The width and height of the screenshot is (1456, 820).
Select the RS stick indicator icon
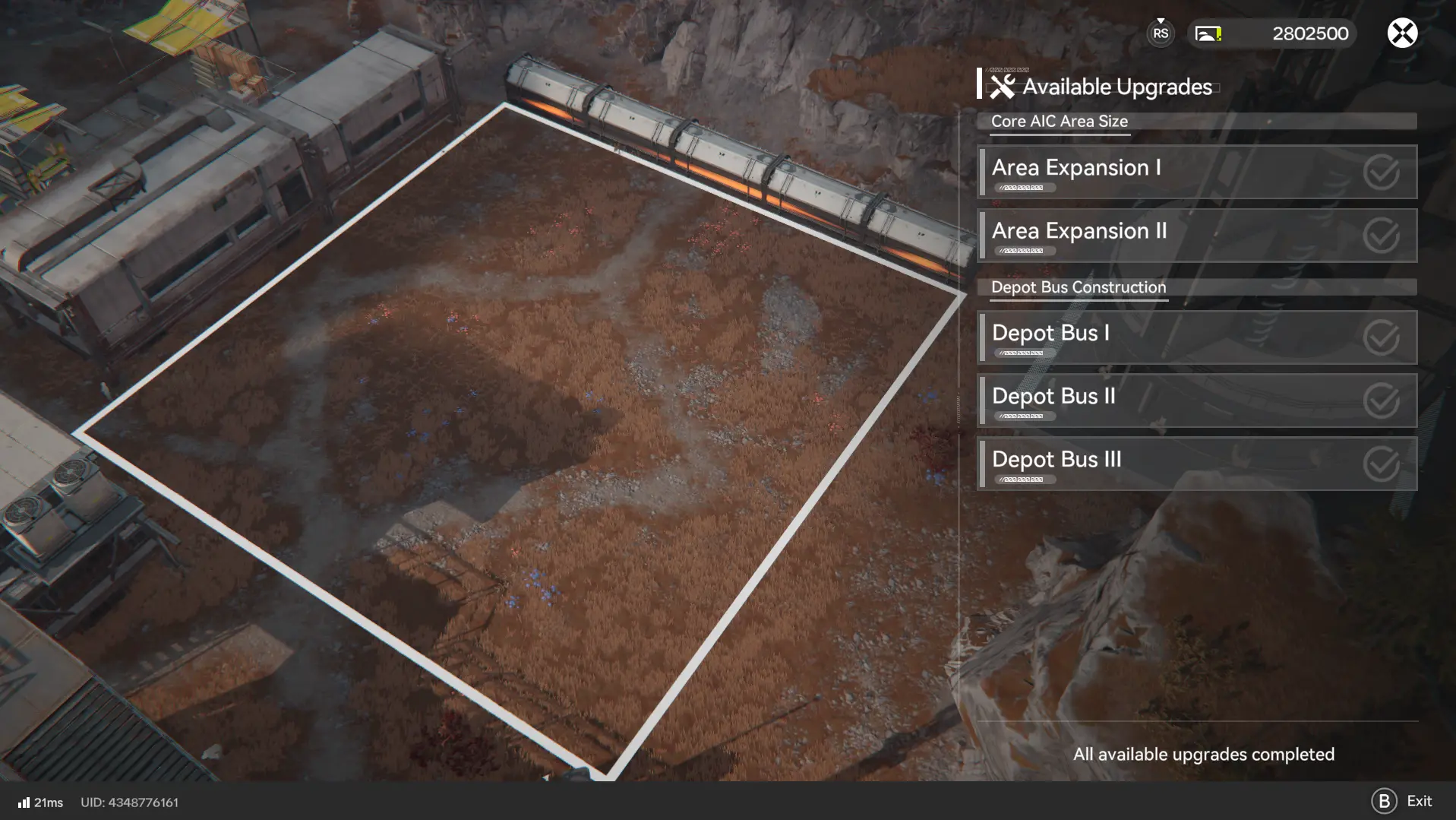(x=1159, y=33)
